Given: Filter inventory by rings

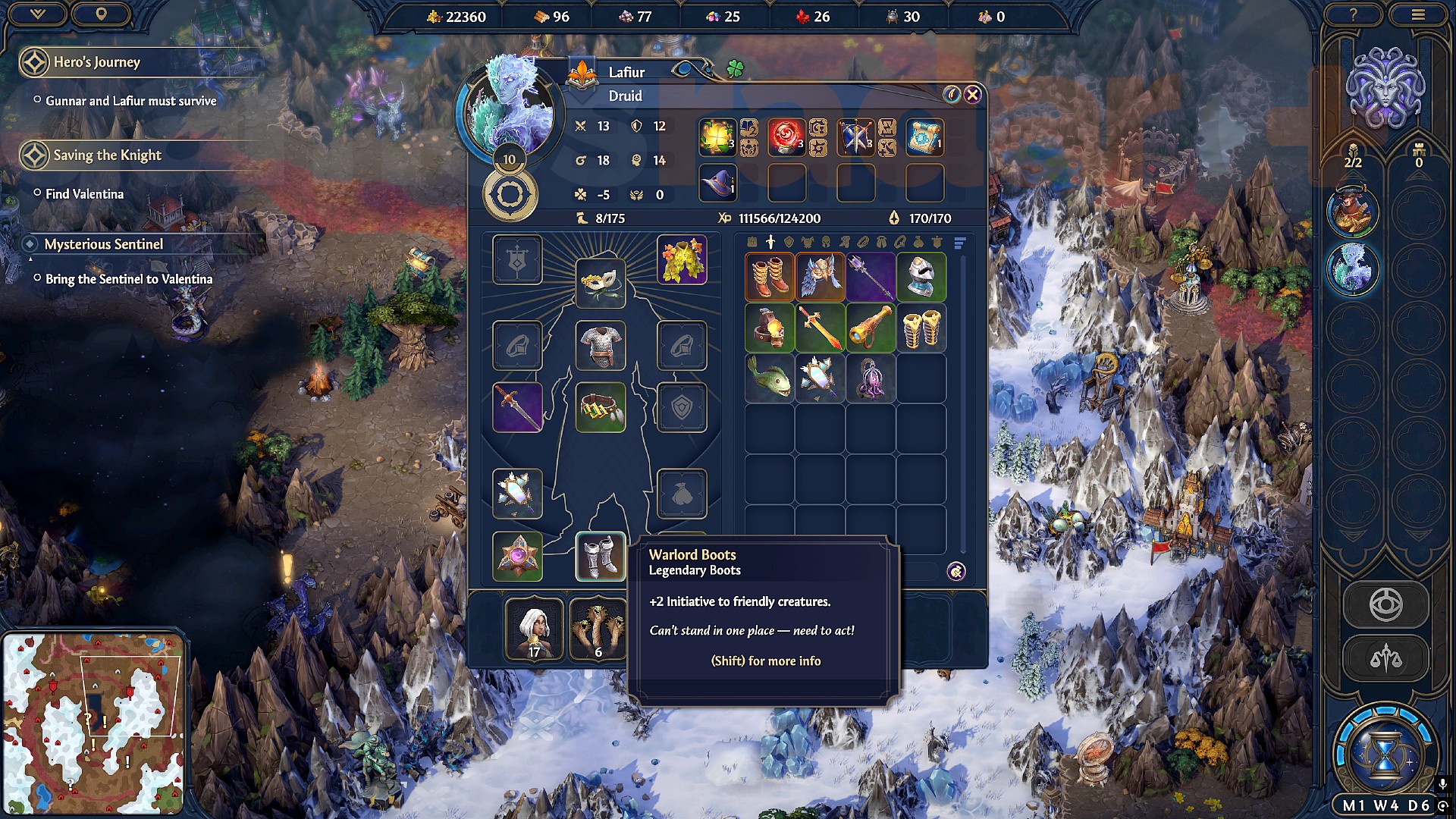Looking at the screenshot, I should (x=863, y=243).
